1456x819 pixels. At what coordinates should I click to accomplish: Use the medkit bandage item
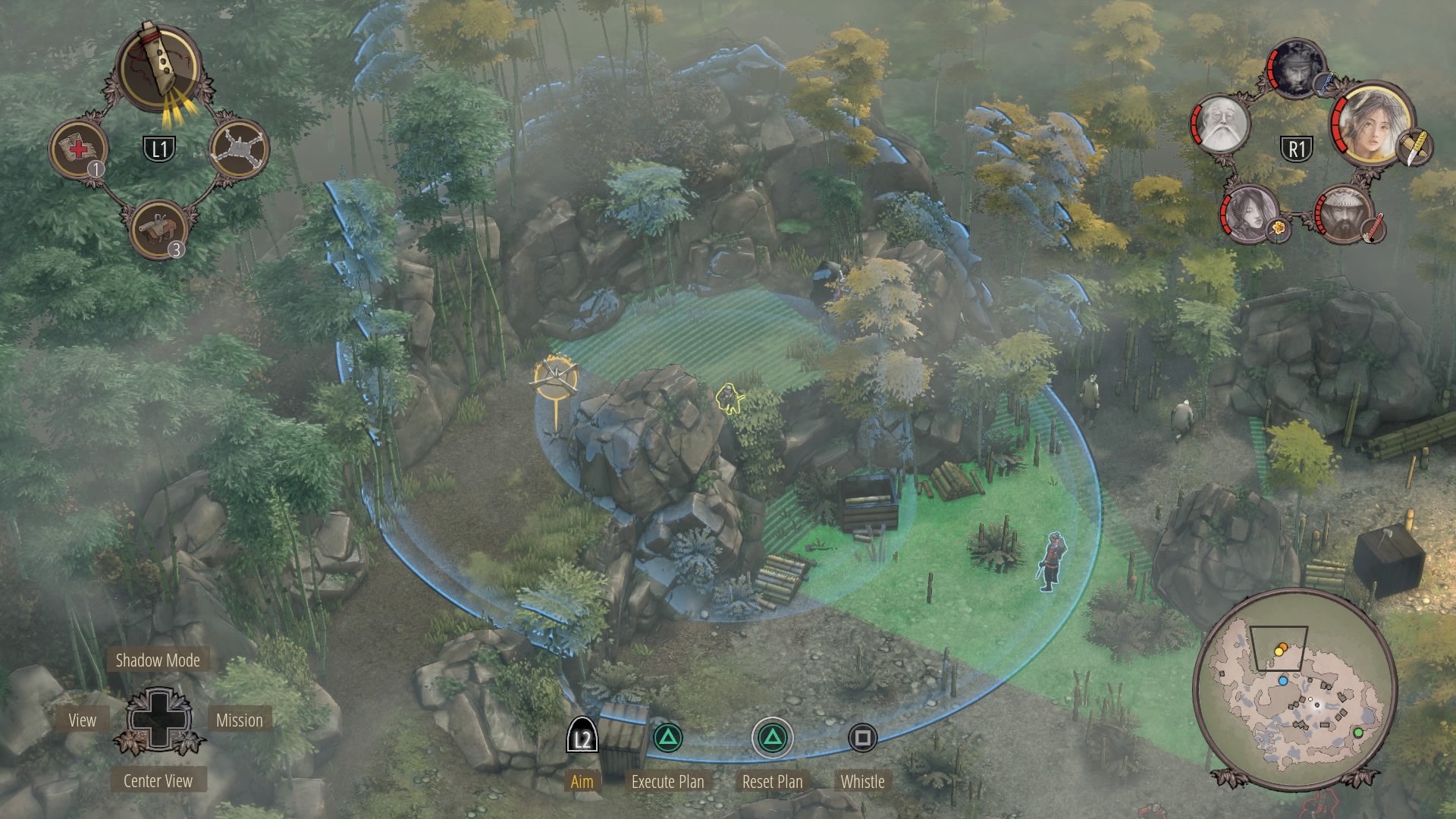click(x=79, y=148)
